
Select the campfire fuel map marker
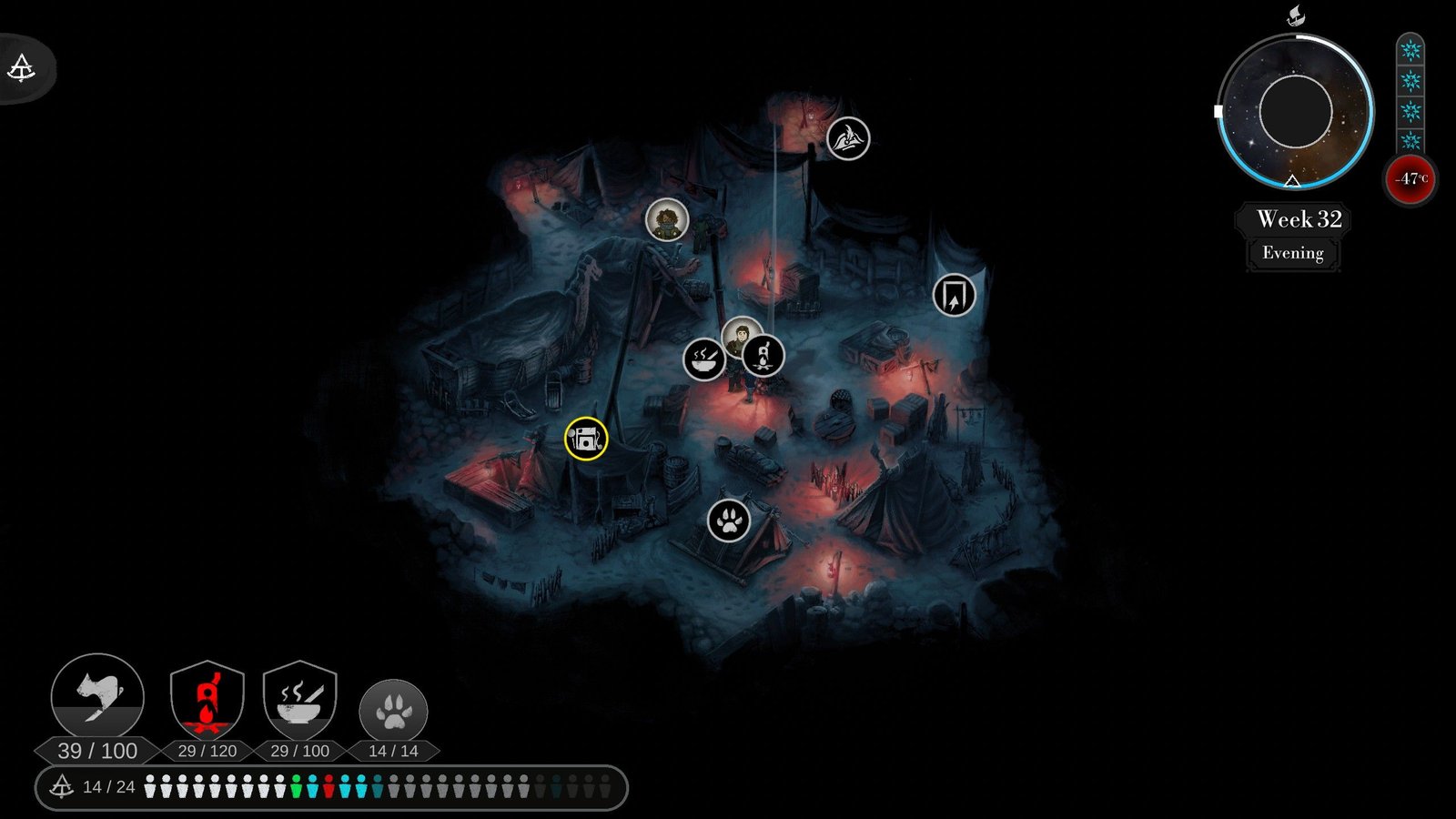coord(763,355)
